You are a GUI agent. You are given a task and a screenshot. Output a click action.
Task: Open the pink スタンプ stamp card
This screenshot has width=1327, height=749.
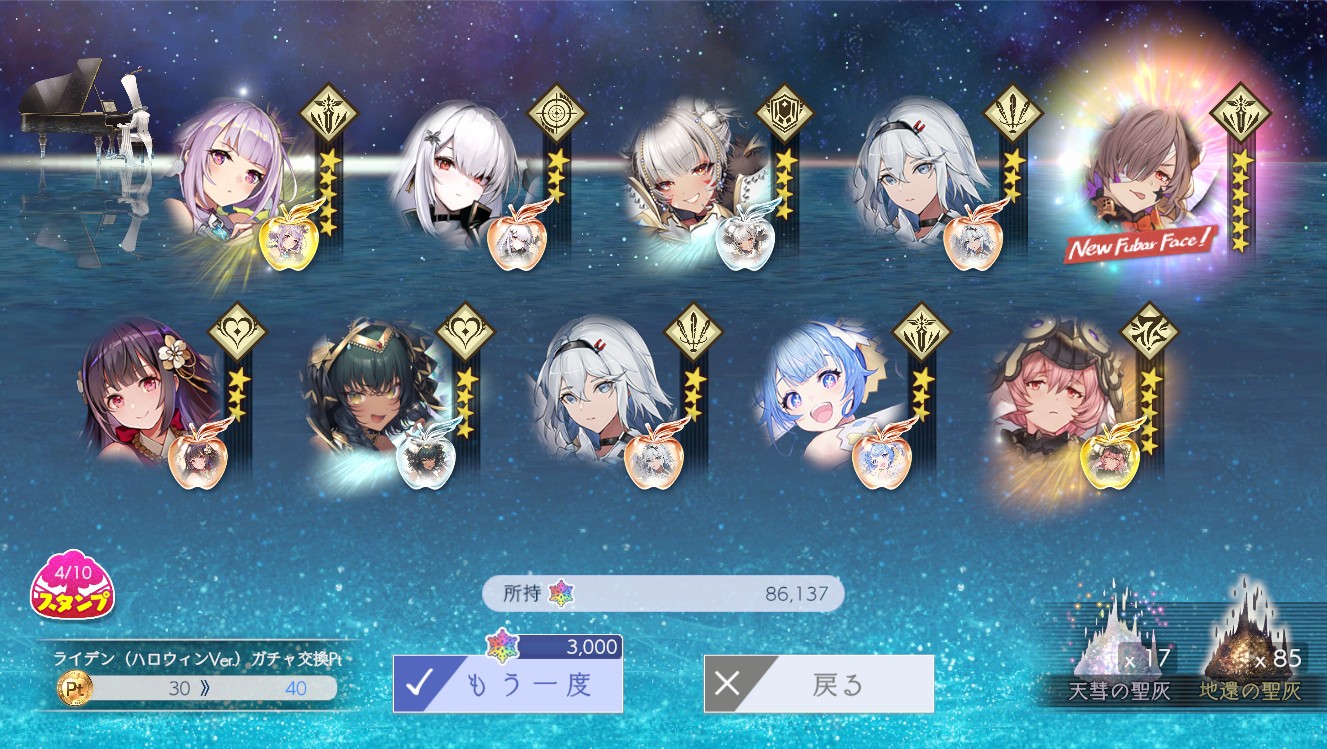click(72, 584)
